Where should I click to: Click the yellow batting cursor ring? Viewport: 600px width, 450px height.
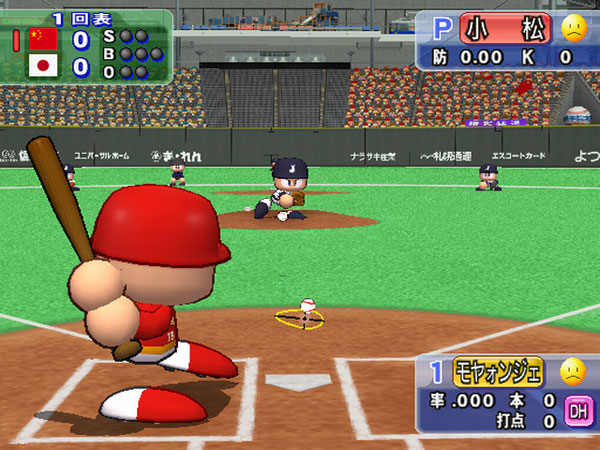[300, 319]
